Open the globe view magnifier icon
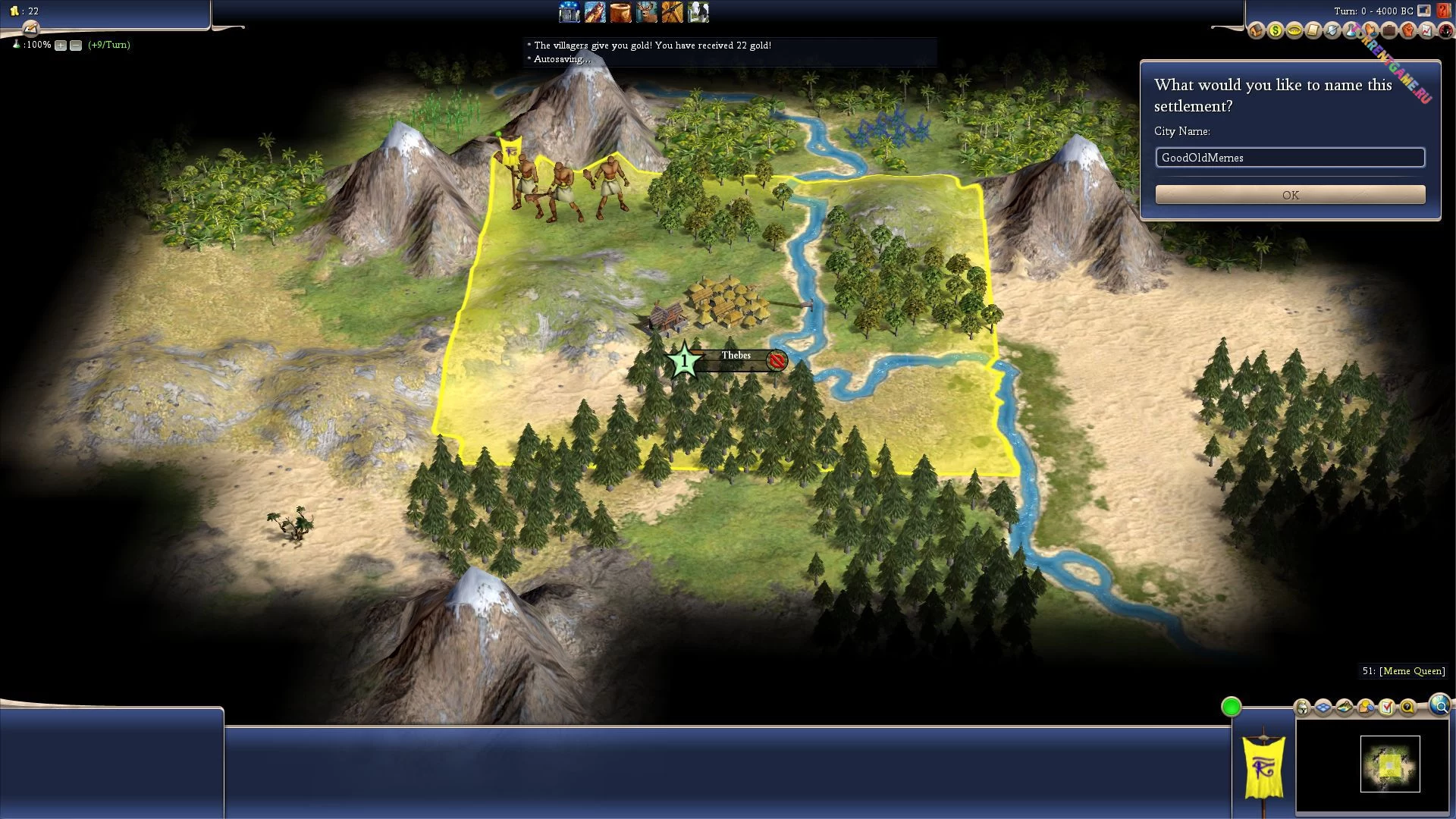Image resolution: width=1456 pixels, height=819 pixels. tap(1439, 705)
